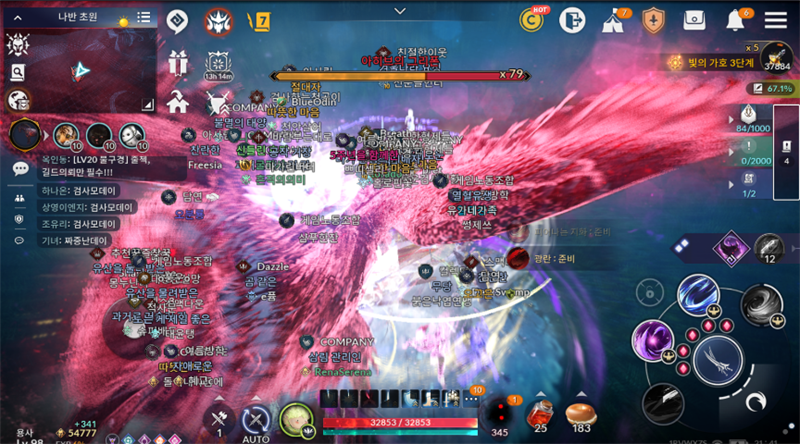Viewport: 800px width, 444px height.
Task: Tap the exit door icon
Action: (571, 19)
